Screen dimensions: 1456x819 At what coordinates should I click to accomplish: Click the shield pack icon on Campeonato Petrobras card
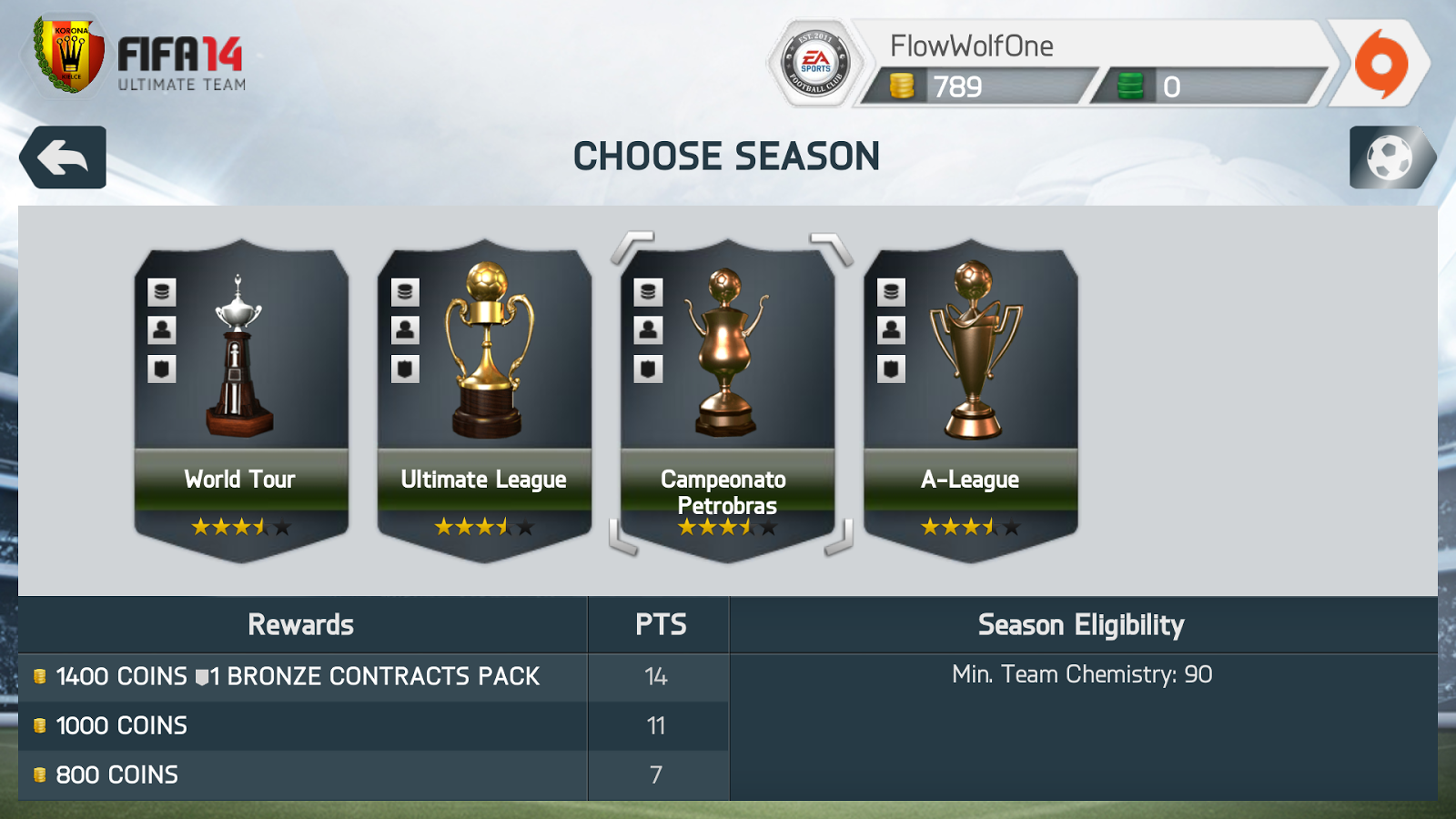tap(647, 368)
